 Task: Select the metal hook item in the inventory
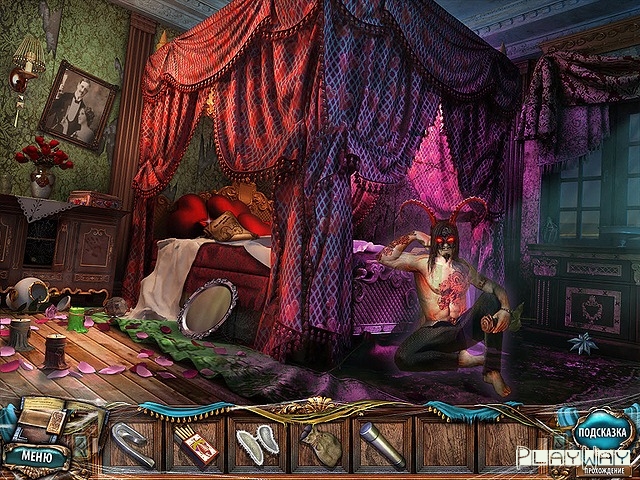coord(133,442)
